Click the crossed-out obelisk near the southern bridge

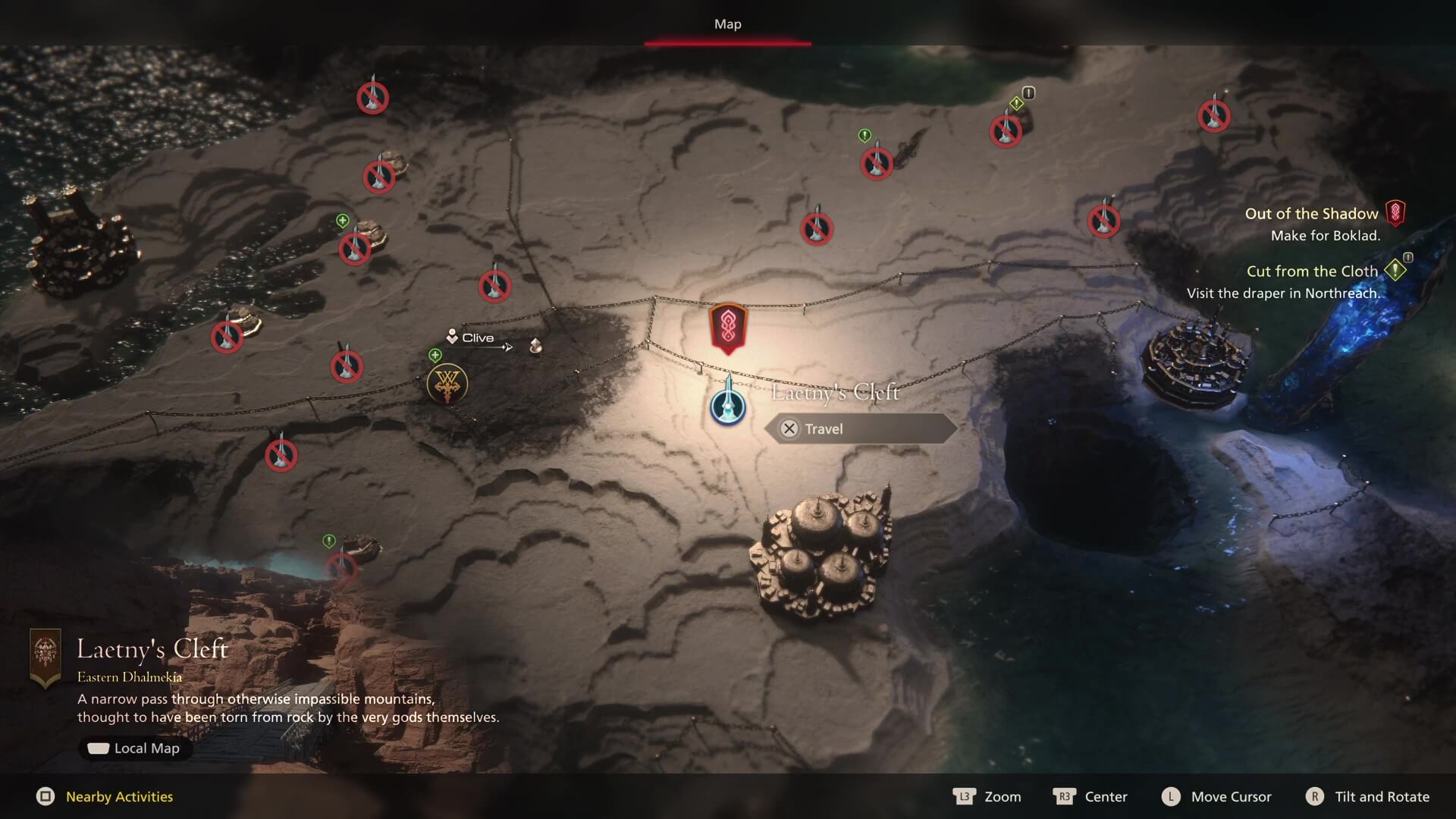point(343,567)
